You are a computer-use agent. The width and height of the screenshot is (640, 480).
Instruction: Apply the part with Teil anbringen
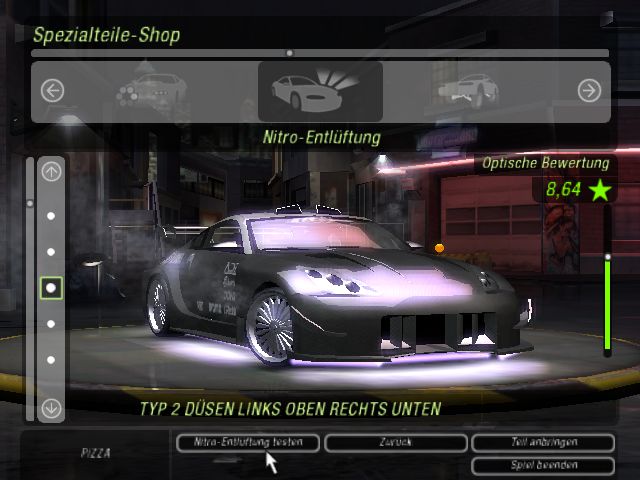[542, 441]
